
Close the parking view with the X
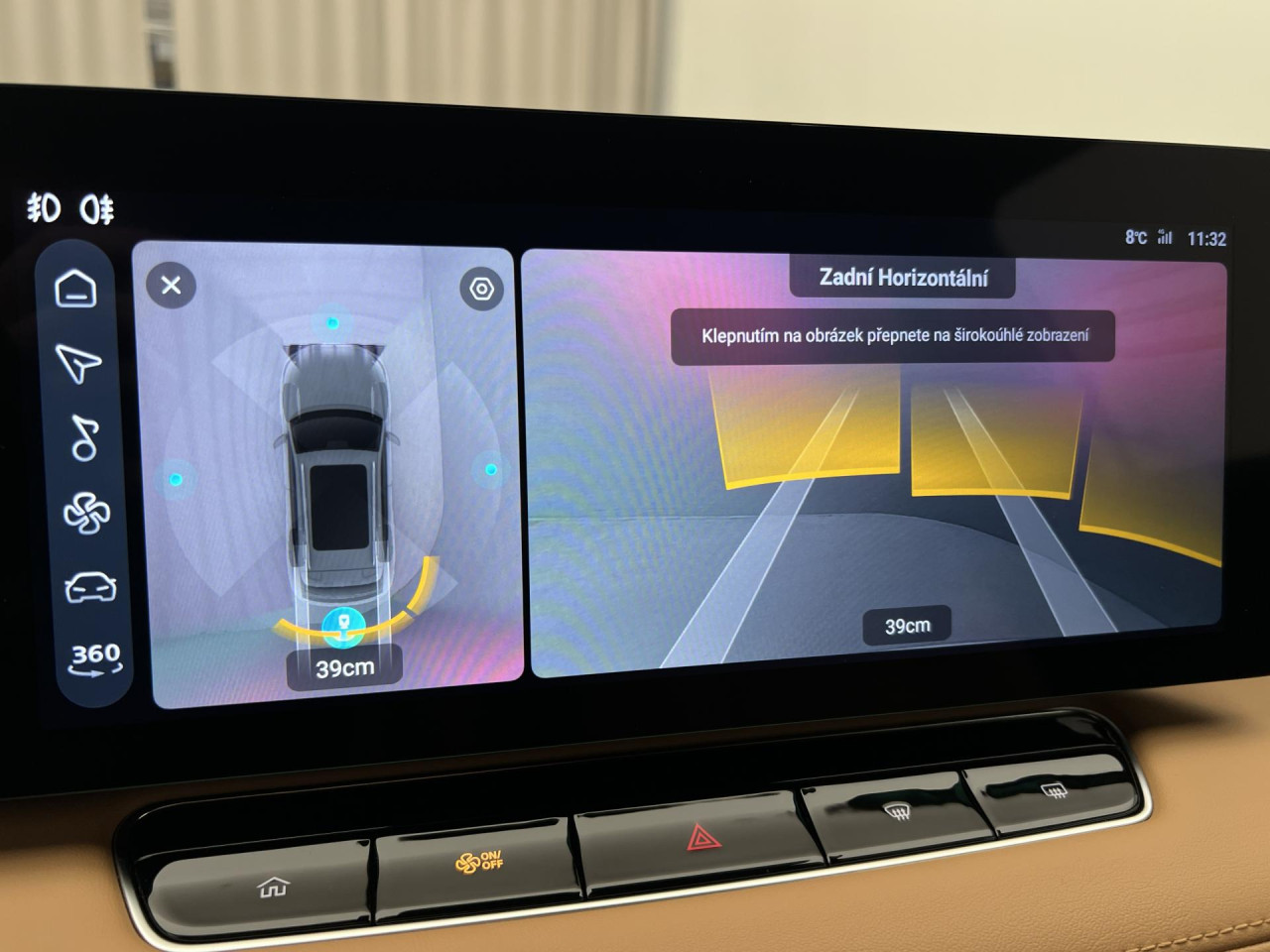pyautogui.click(x=171, y=286)
